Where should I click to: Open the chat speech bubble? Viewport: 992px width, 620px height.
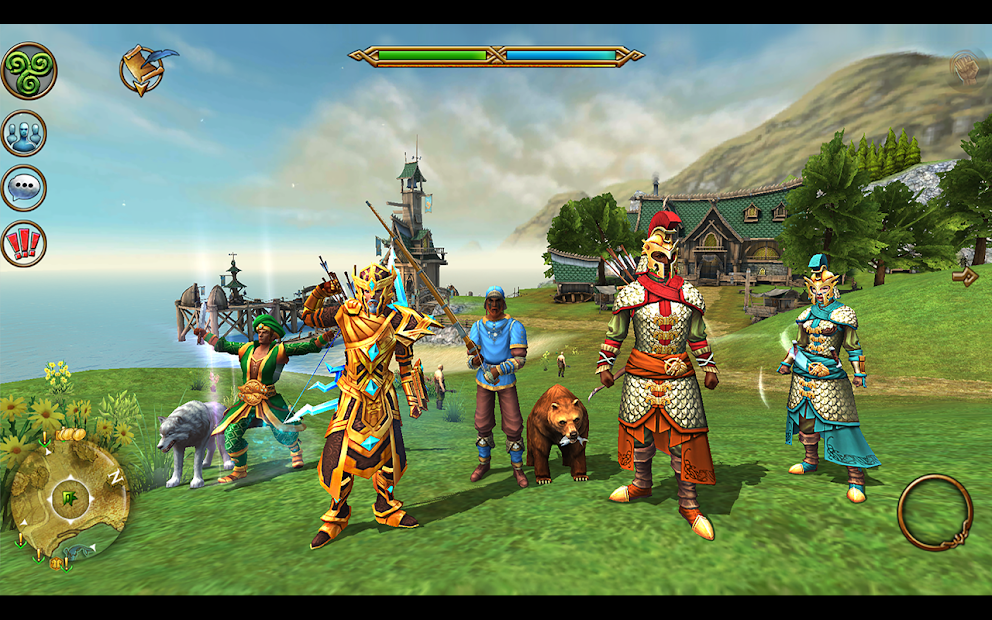click(x=23, y=188)
